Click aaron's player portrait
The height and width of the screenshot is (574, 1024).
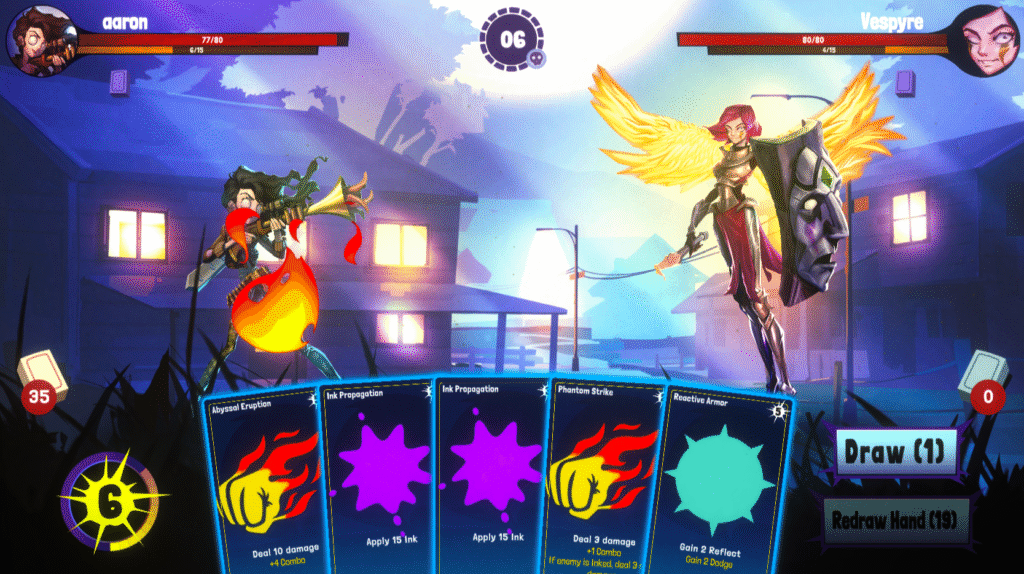[x=40, y=40]
